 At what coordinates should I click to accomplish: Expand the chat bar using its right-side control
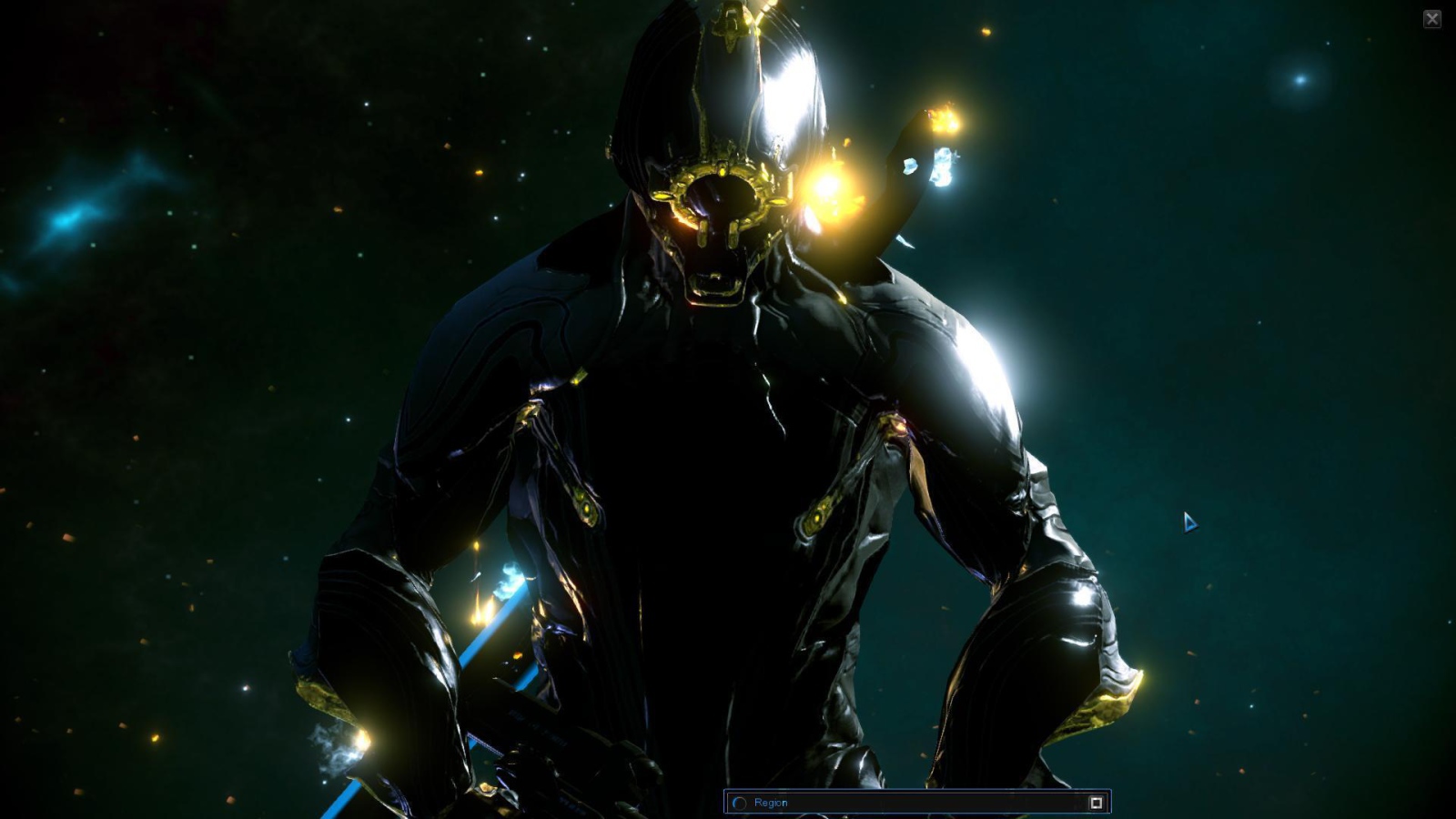pyautogui.click(x=1096, y=801)
